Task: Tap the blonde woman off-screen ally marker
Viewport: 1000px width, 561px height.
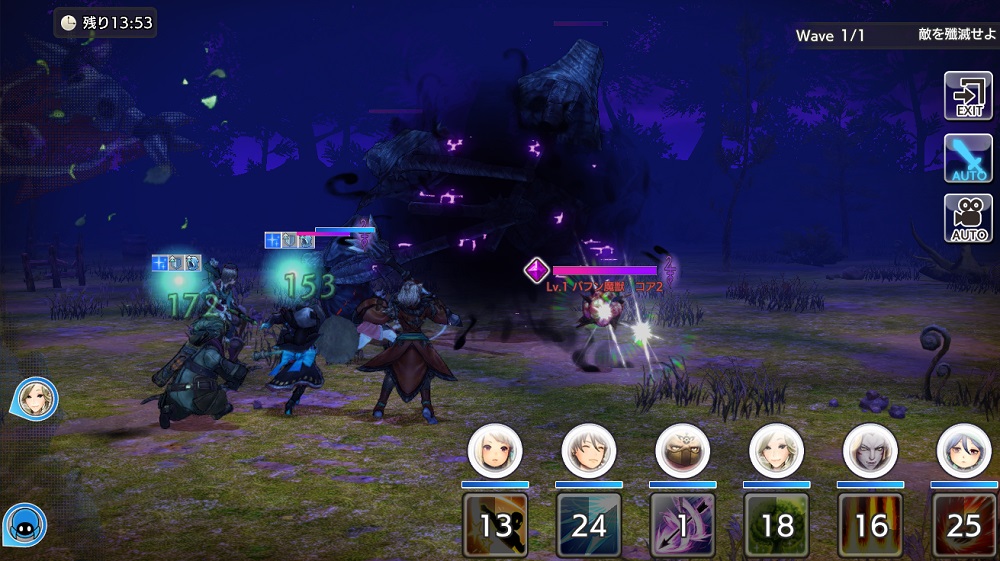Action: point(37,398)
